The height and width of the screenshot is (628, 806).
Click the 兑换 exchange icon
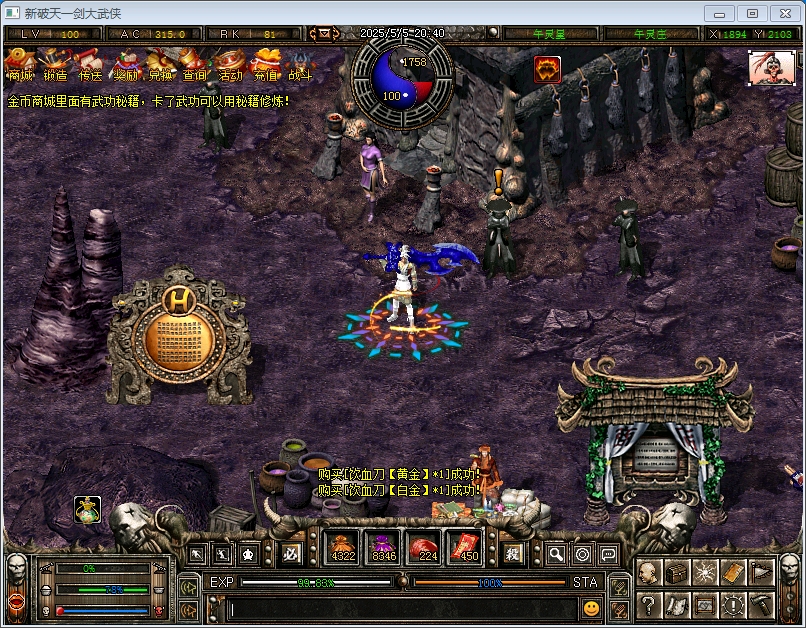[160, 65]
